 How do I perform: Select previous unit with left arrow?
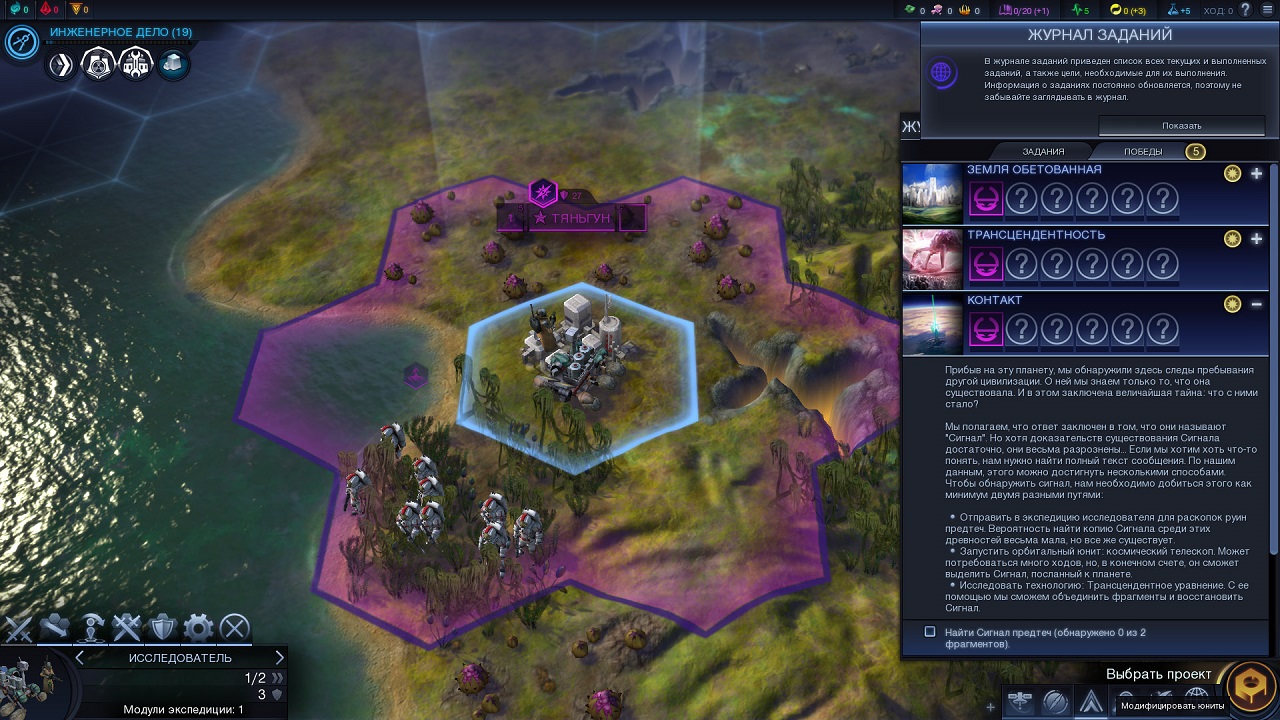(80, 657)
